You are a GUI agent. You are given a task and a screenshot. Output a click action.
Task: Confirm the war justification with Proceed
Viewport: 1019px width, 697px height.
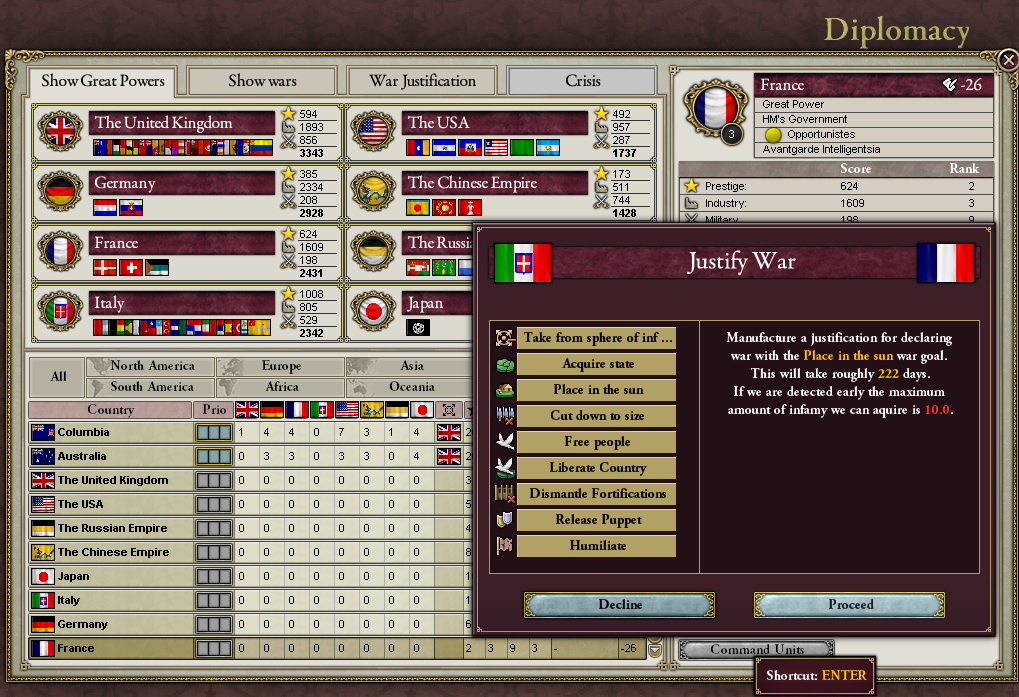[849, 605]
